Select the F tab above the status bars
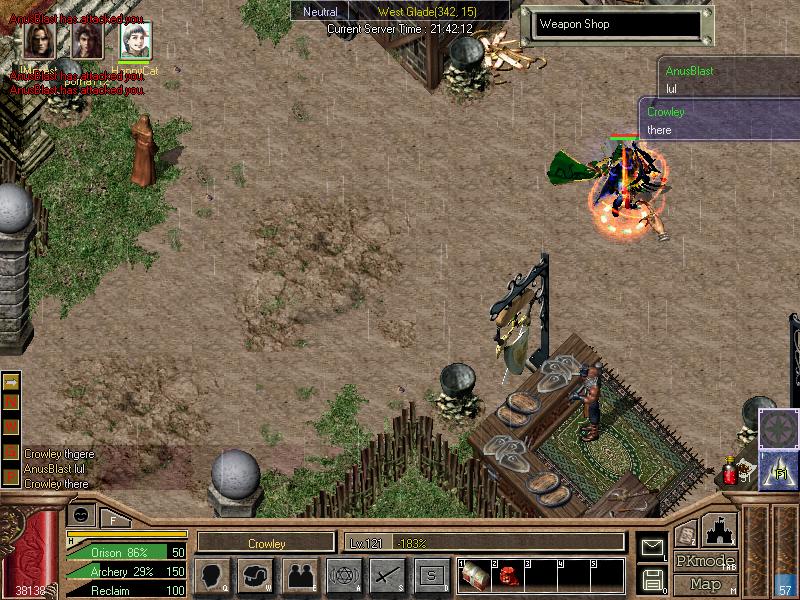Image resolution: width=800 pixels, height=600 pixels. coord(114,518)
